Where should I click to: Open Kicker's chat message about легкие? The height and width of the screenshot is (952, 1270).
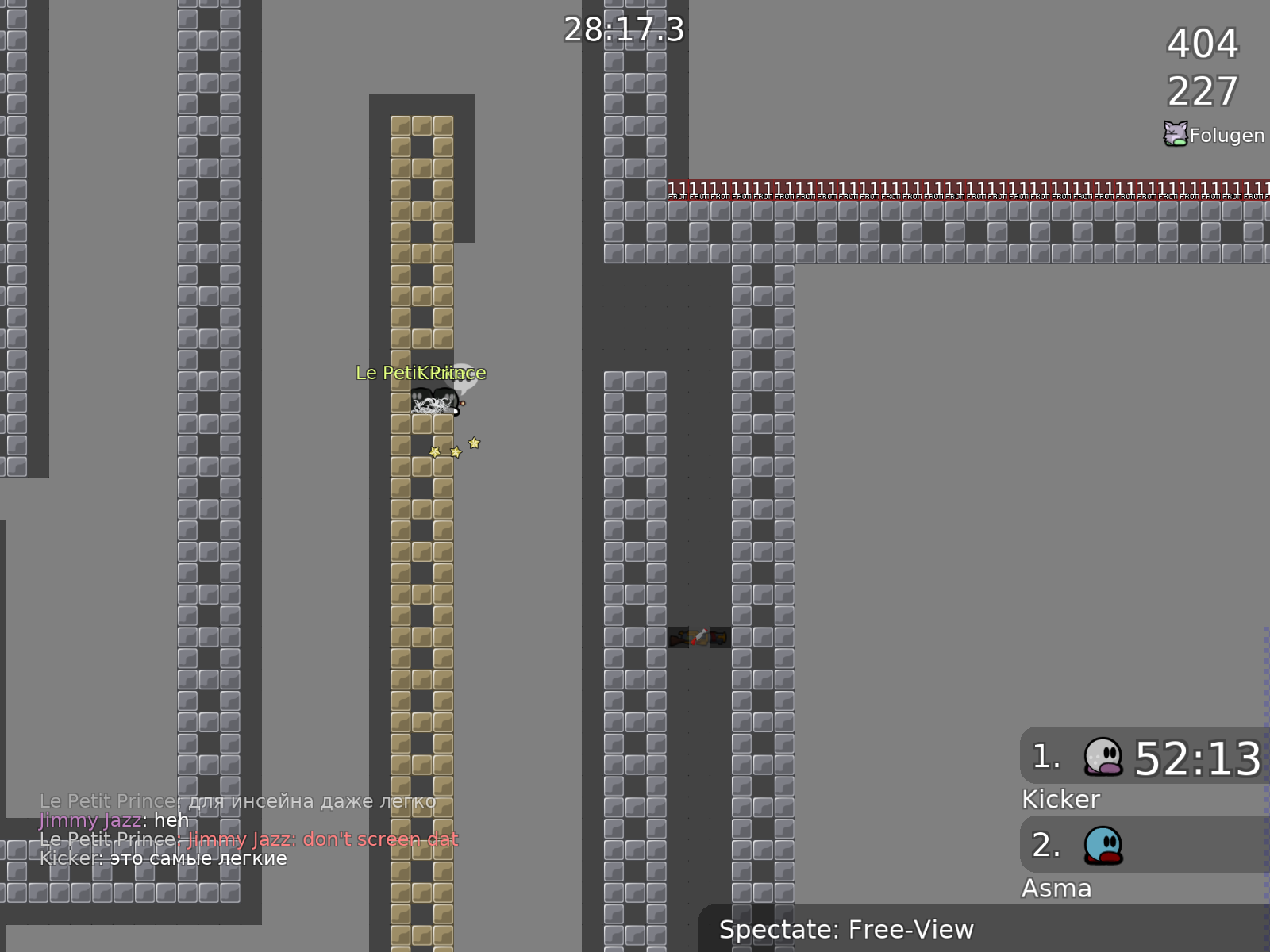coord(163,858)
